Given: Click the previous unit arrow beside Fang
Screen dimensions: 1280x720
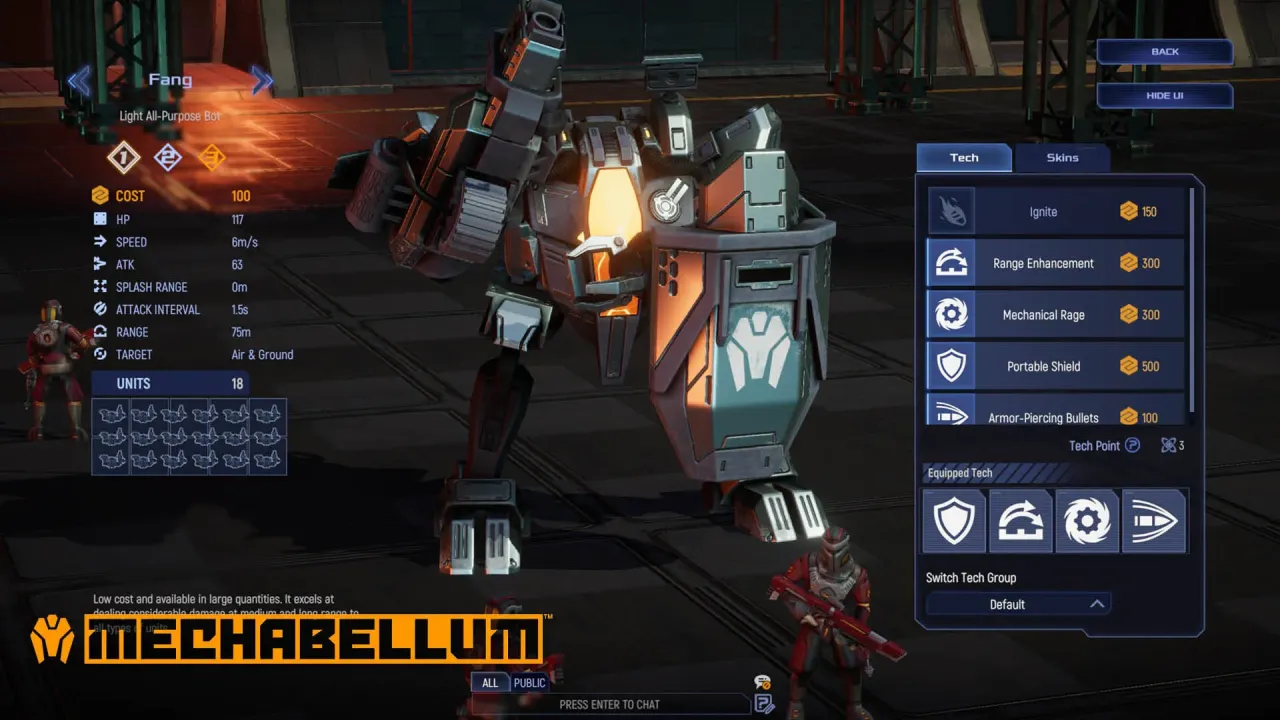Looking at the screenshot, I should pyautogui.click(x=79, y=81).
